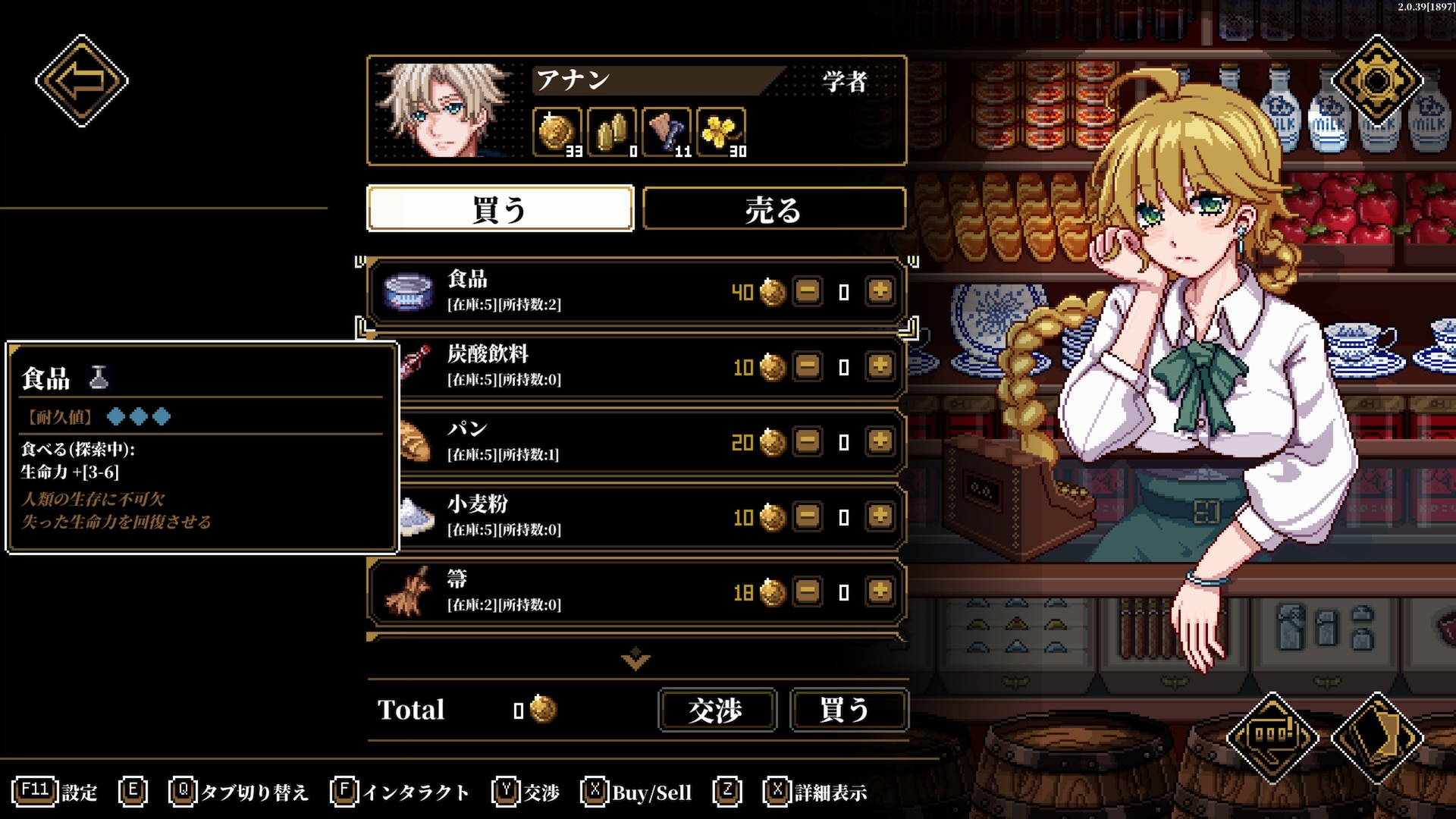
Task: Open the card deck diamond icon
Action: click(x=1377, y=736)
